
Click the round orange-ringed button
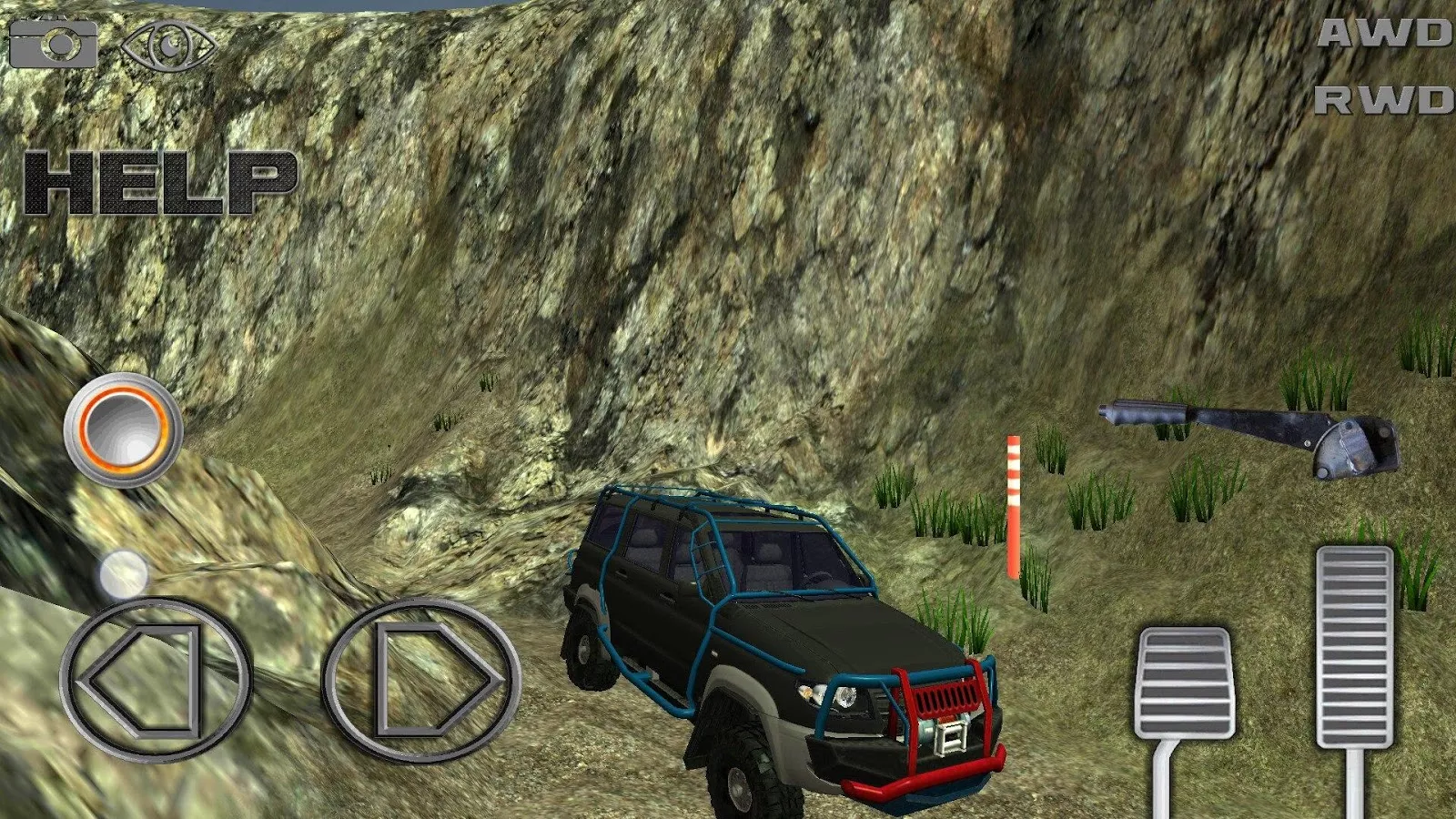click(123, 428)
